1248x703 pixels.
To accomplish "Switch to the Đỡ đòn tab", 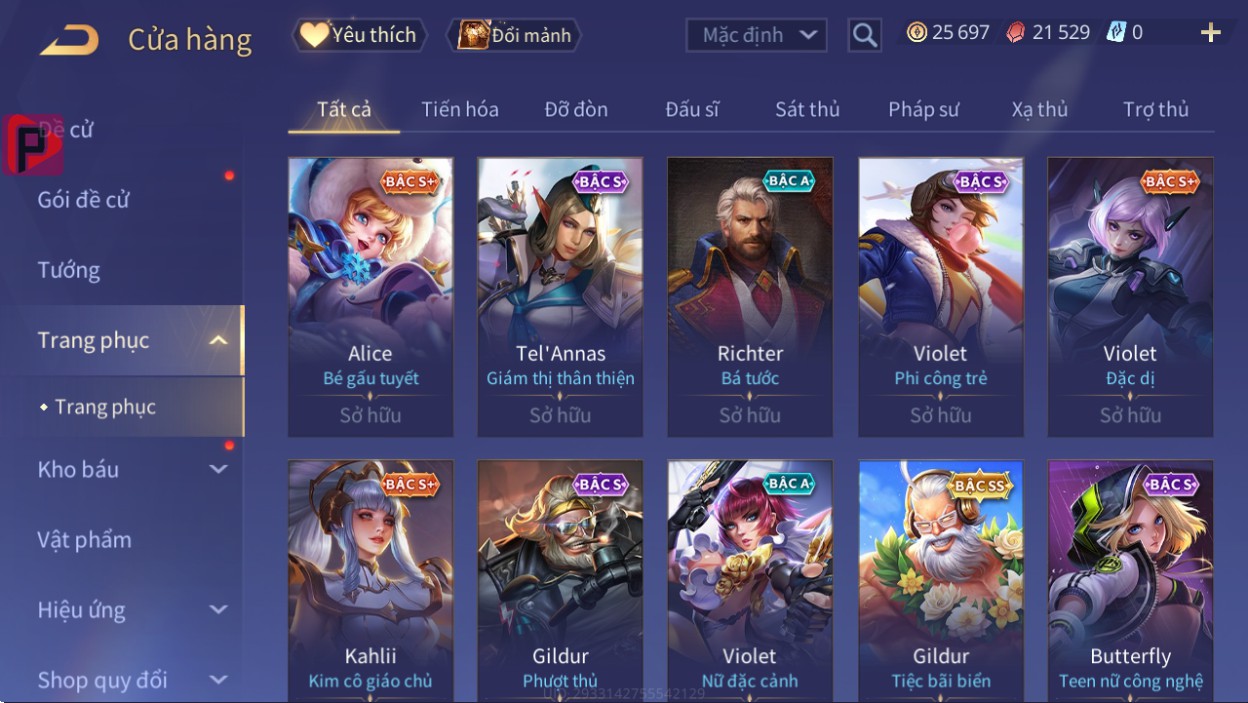I will click(x=576, y=109).
